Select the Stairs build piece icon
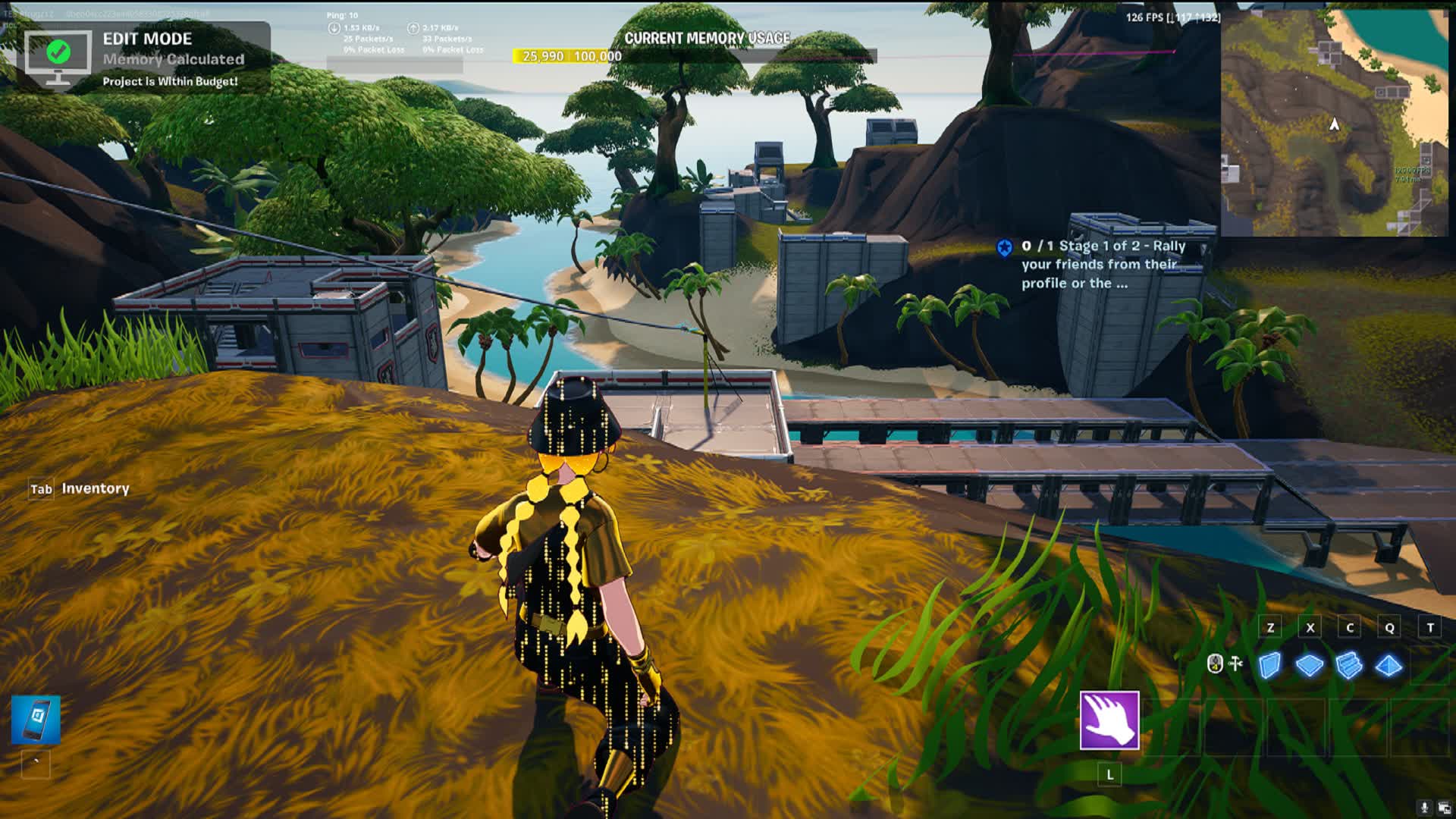The width and height of the screenshot is (1456, 819). [1350, 666]
